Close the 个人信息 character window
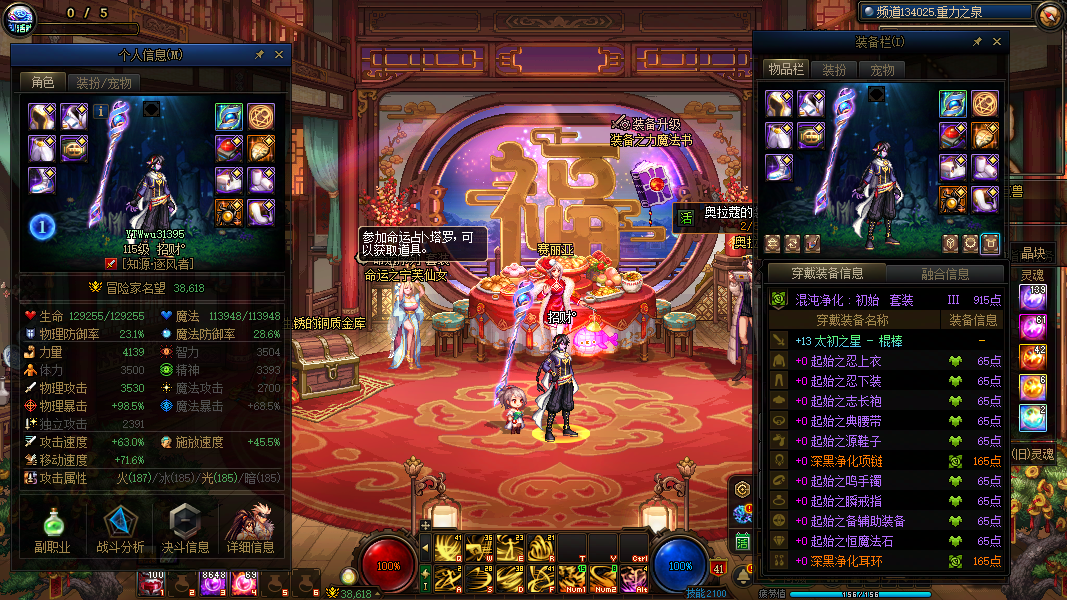Image resolution: width=1067 pixels, height=600 pixels. [x=279, y=55]
